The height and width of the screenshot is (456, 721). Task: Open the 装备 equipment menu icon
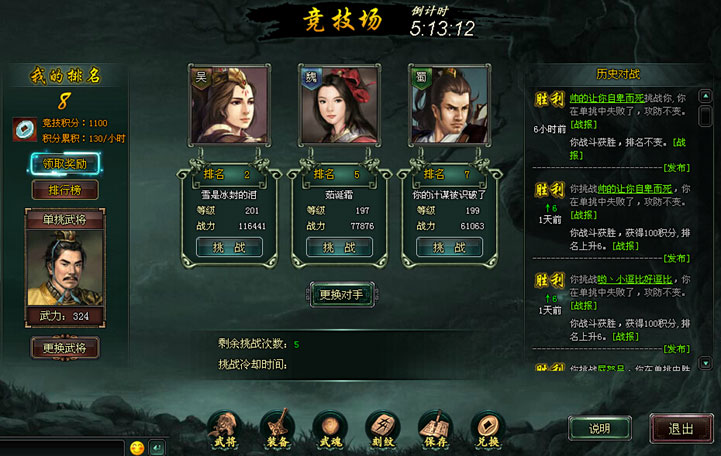pyautogui.click(x=277, y=427)
